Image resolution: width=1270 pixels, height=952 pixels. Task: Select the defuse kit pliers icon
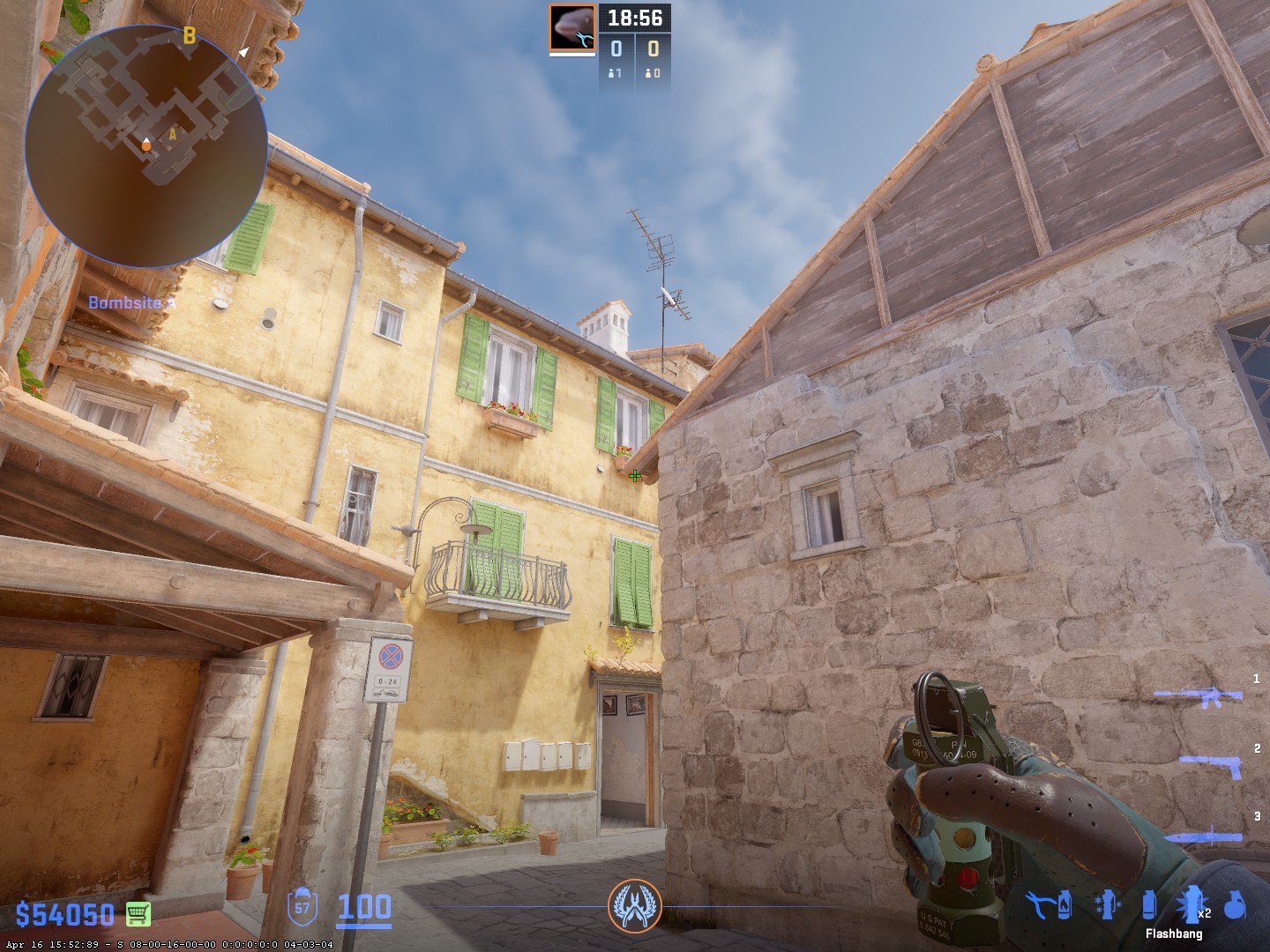1042,904
